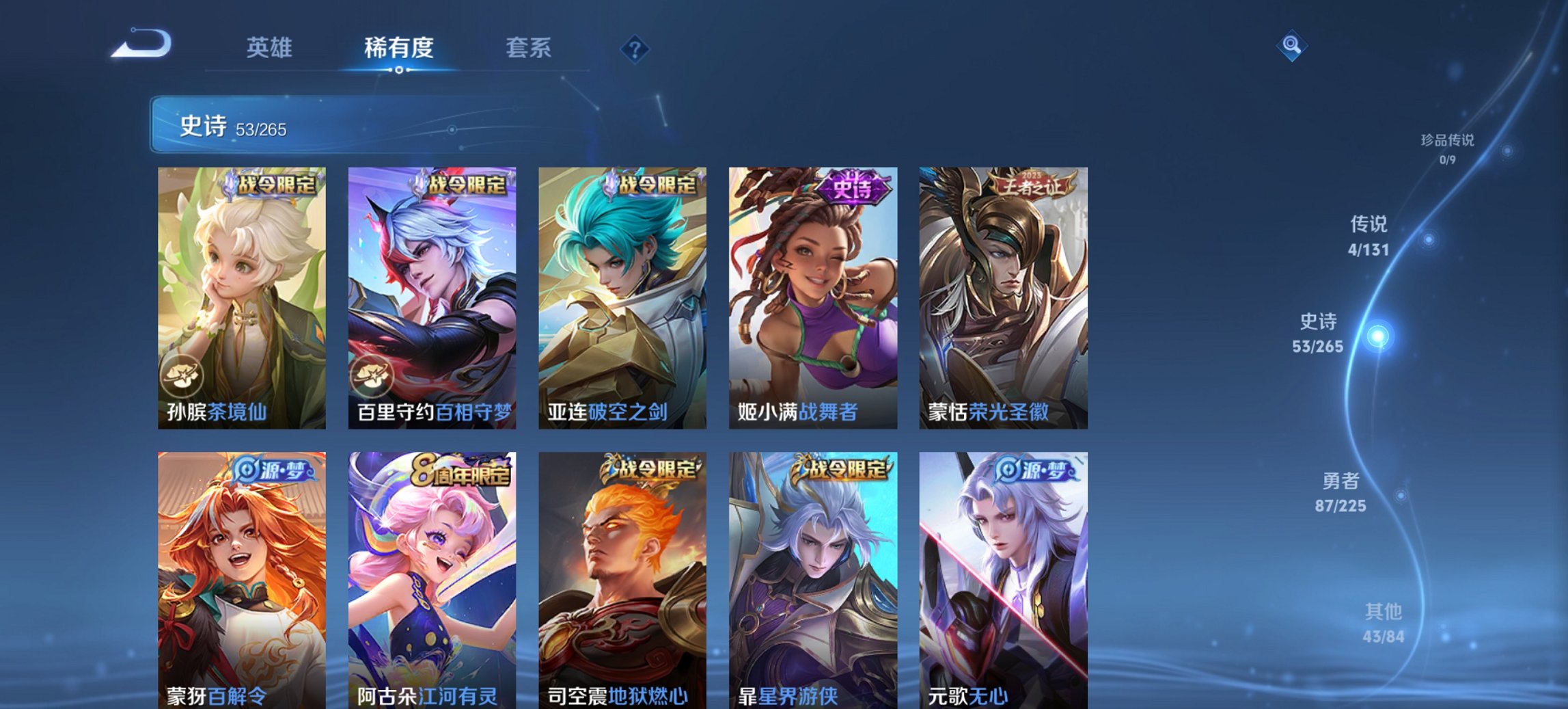Open the 暃星界游侠 skin thumbnail

point(812,574)
